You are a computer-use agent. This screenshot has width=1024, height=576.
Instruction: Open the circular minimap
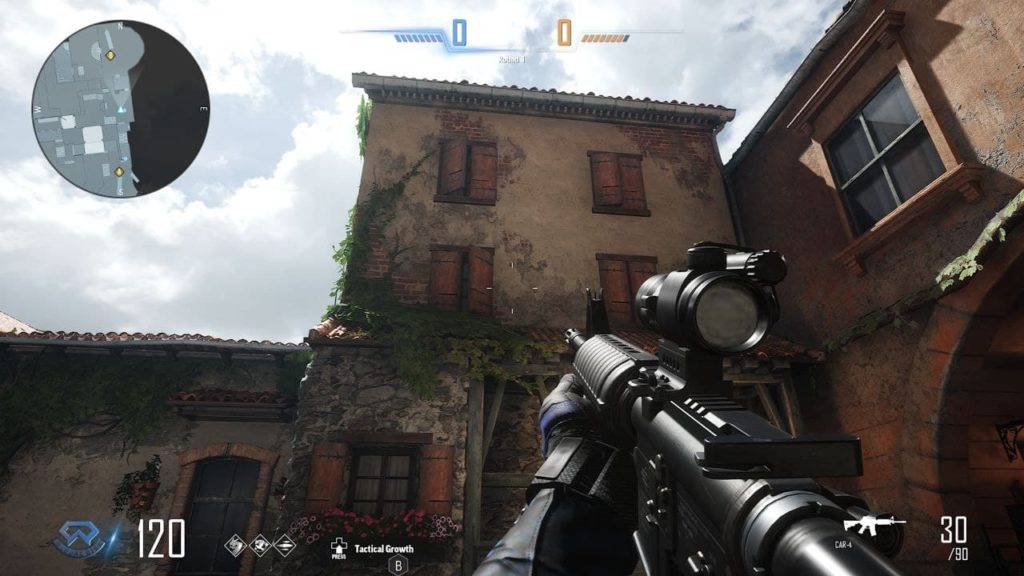coord(120,108)
